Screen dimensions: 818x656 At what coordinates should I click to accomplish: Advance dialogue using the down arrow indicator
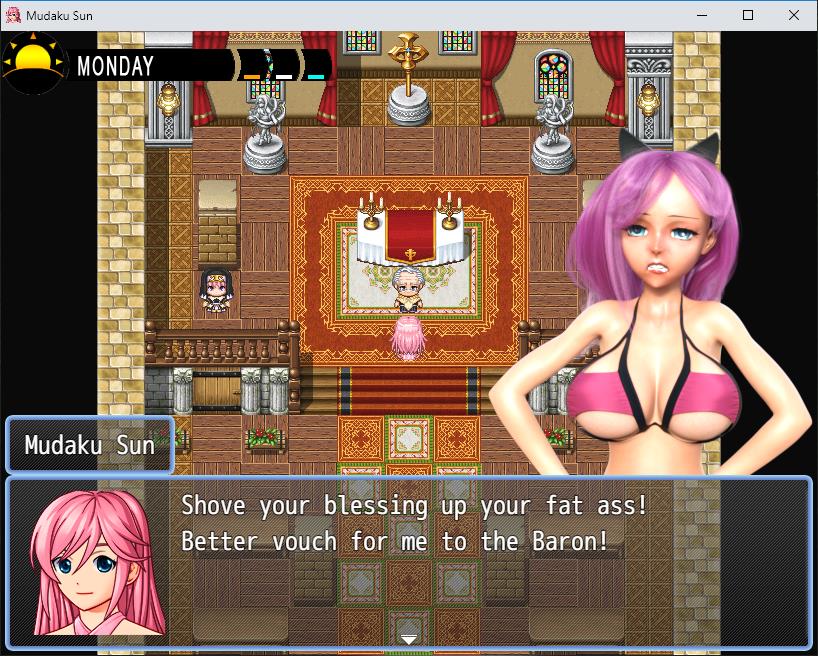(x=408, y=639)
